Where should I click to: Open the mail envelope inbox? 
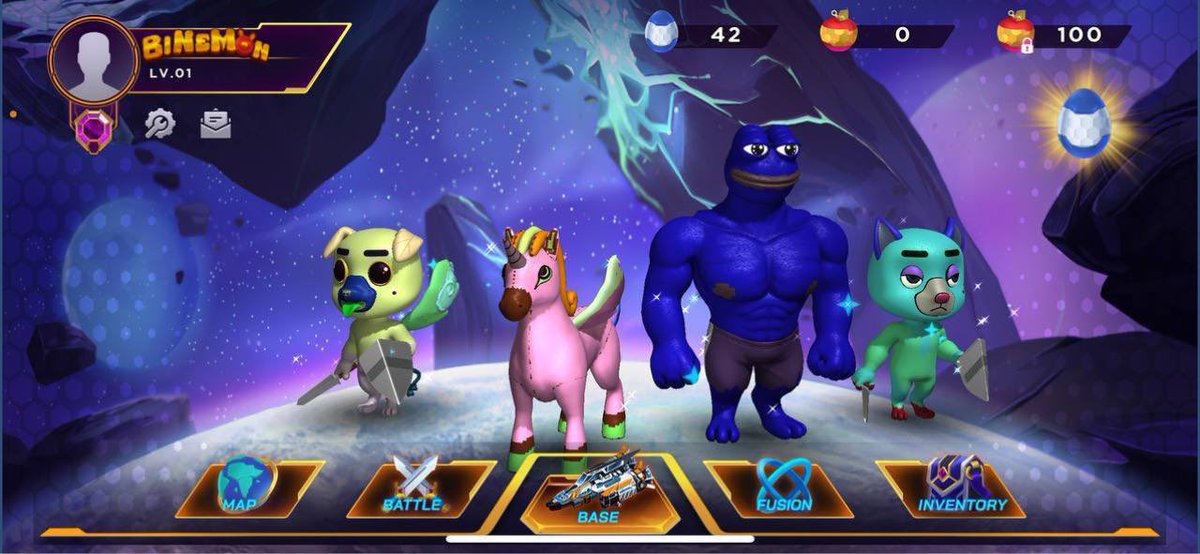(215, 123)
